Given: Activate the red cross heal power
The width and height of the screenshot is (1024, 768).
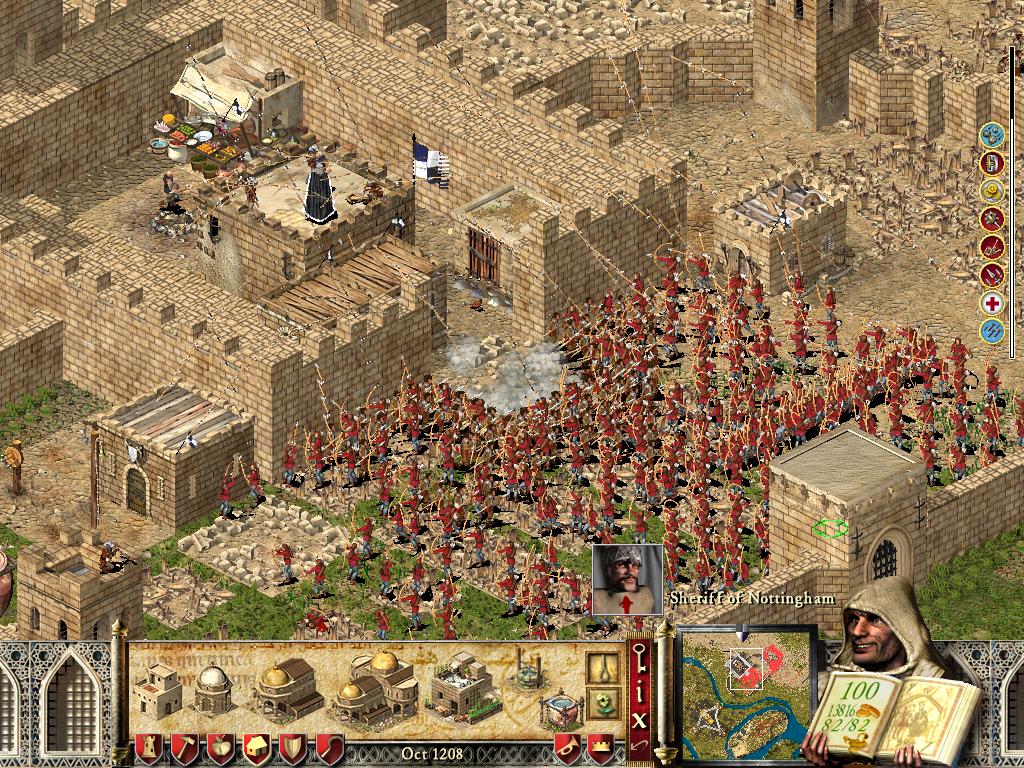Looking at the screenshot, I should point(992,303).
